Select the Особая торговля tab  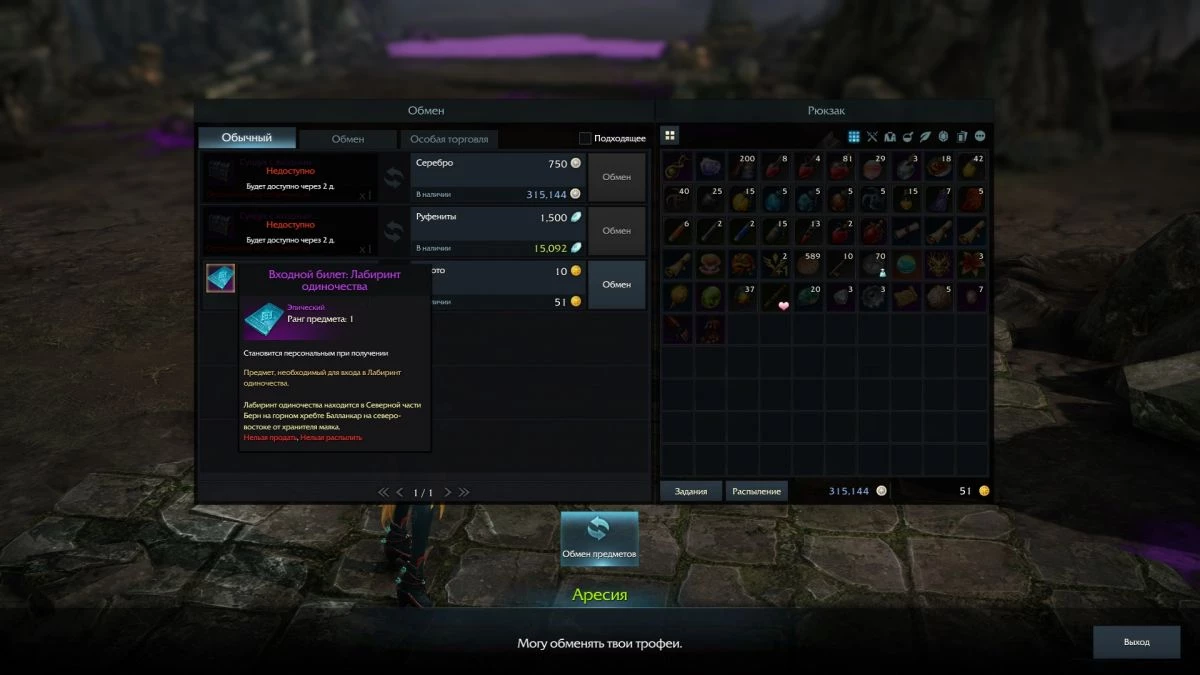pyautogui.click(x=449, y=139)
